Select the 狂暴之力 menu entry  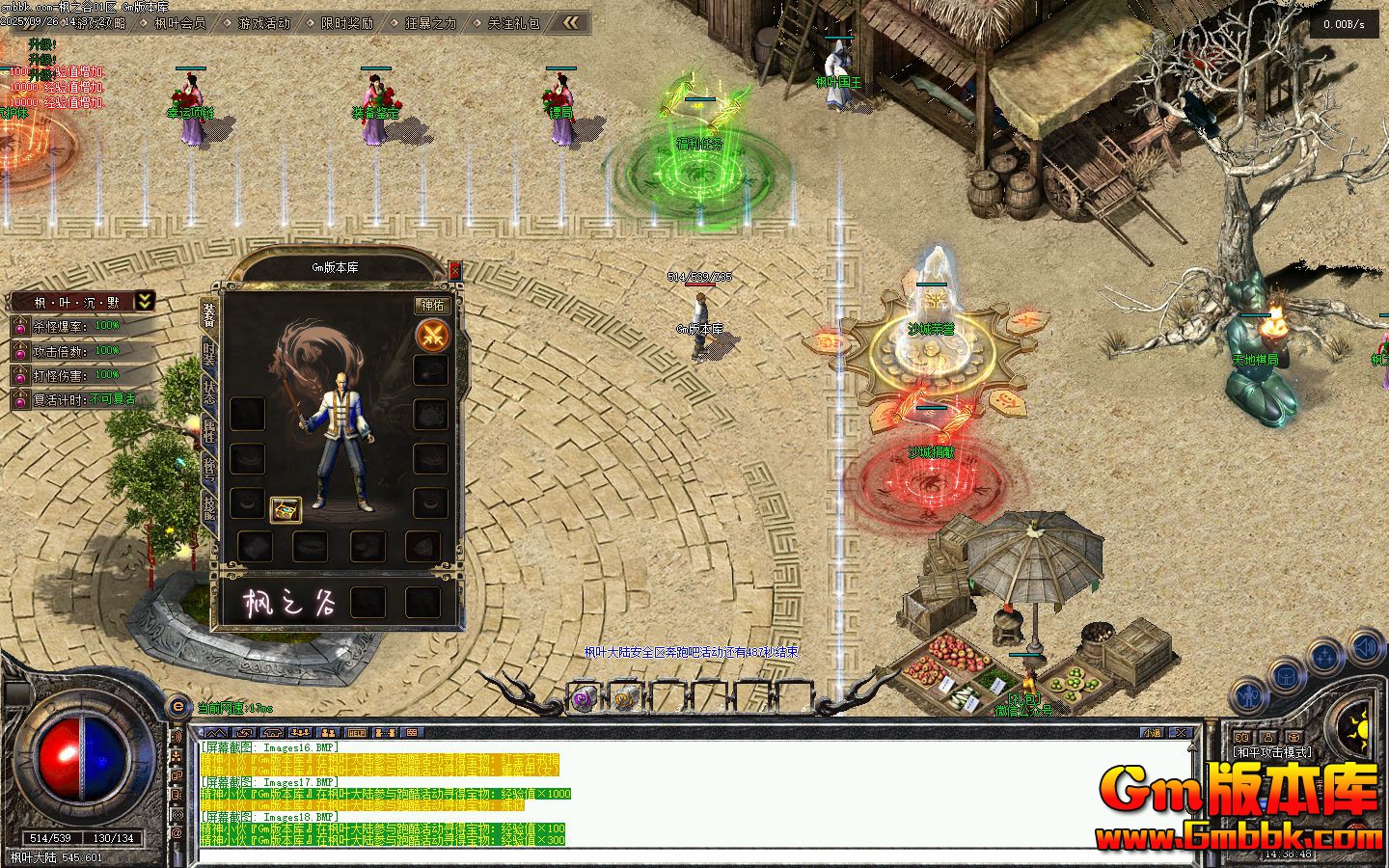tap(430, 23)
